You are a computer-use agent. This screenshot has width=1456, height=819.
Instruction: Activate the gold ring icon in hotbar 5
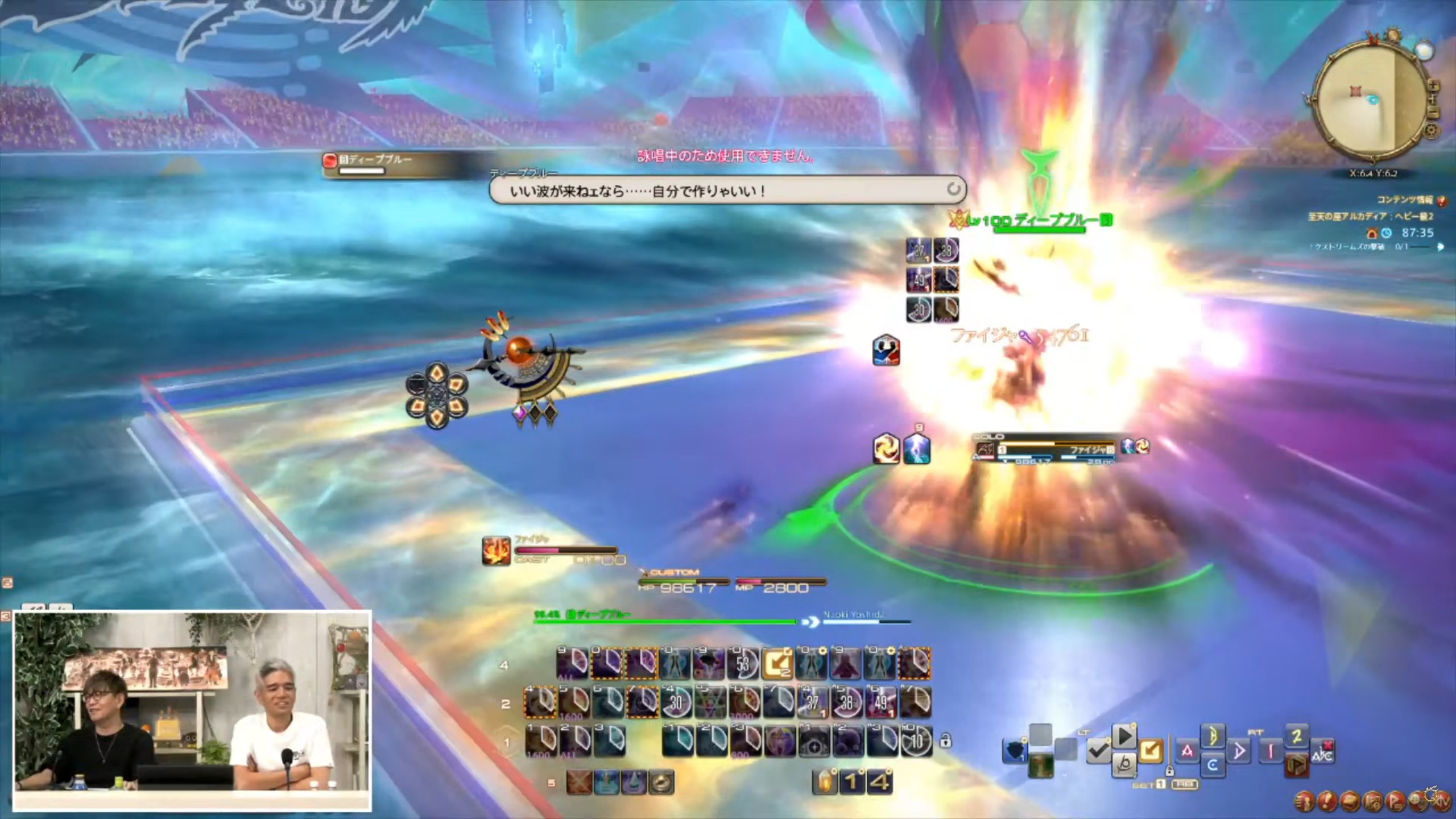[x=661, y=783]
